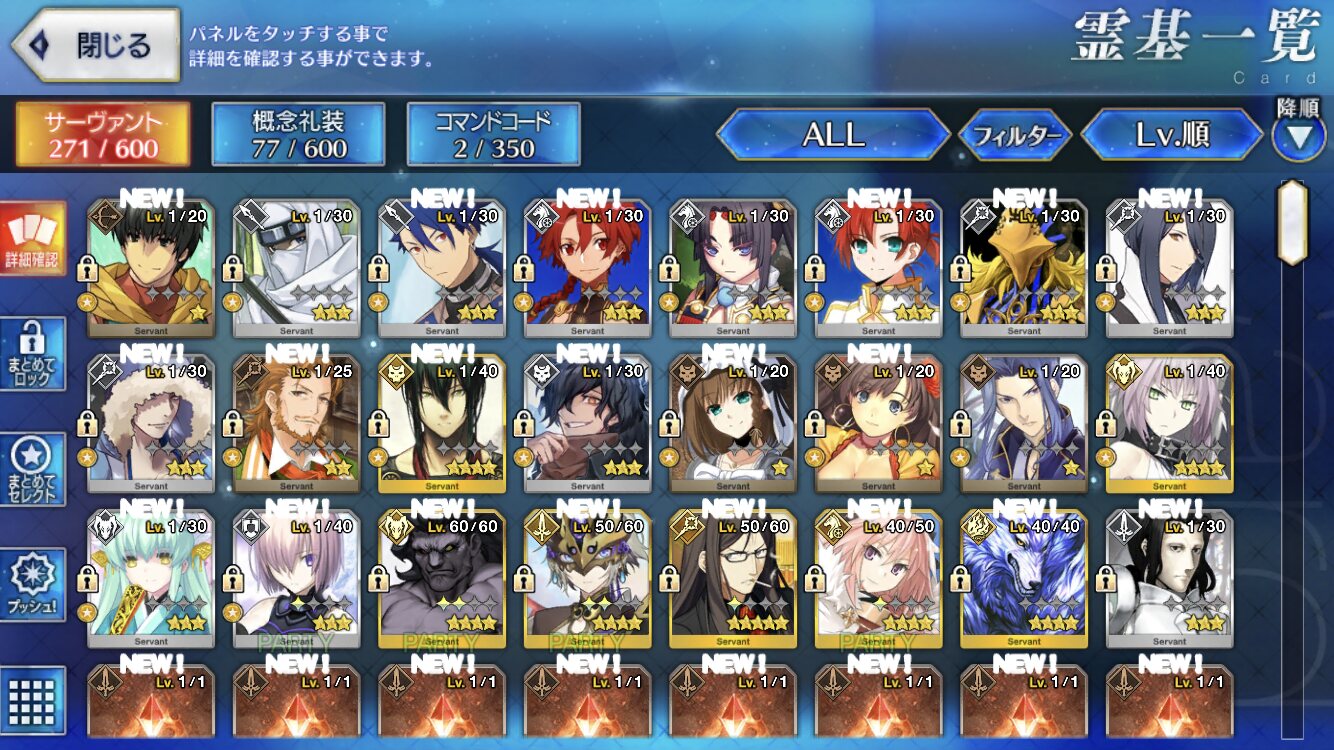
Task: Activate the まとめてロック bulk lock button
Action: coord(33,354)
